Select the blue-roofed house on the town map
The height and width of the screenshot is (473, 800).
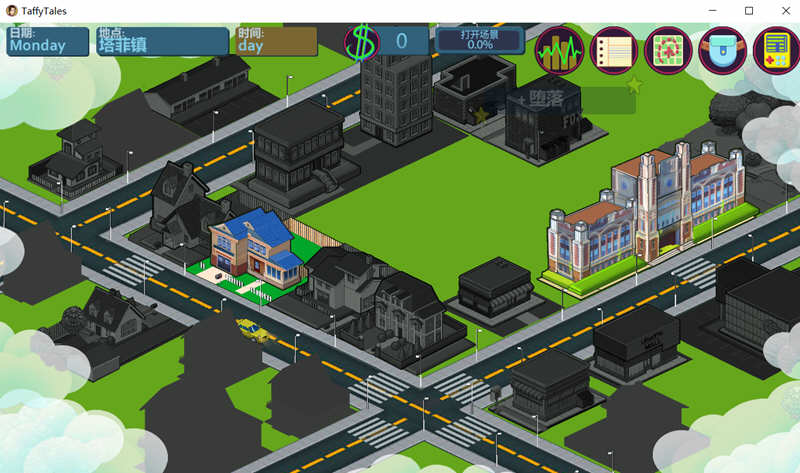tap(255, 250)
